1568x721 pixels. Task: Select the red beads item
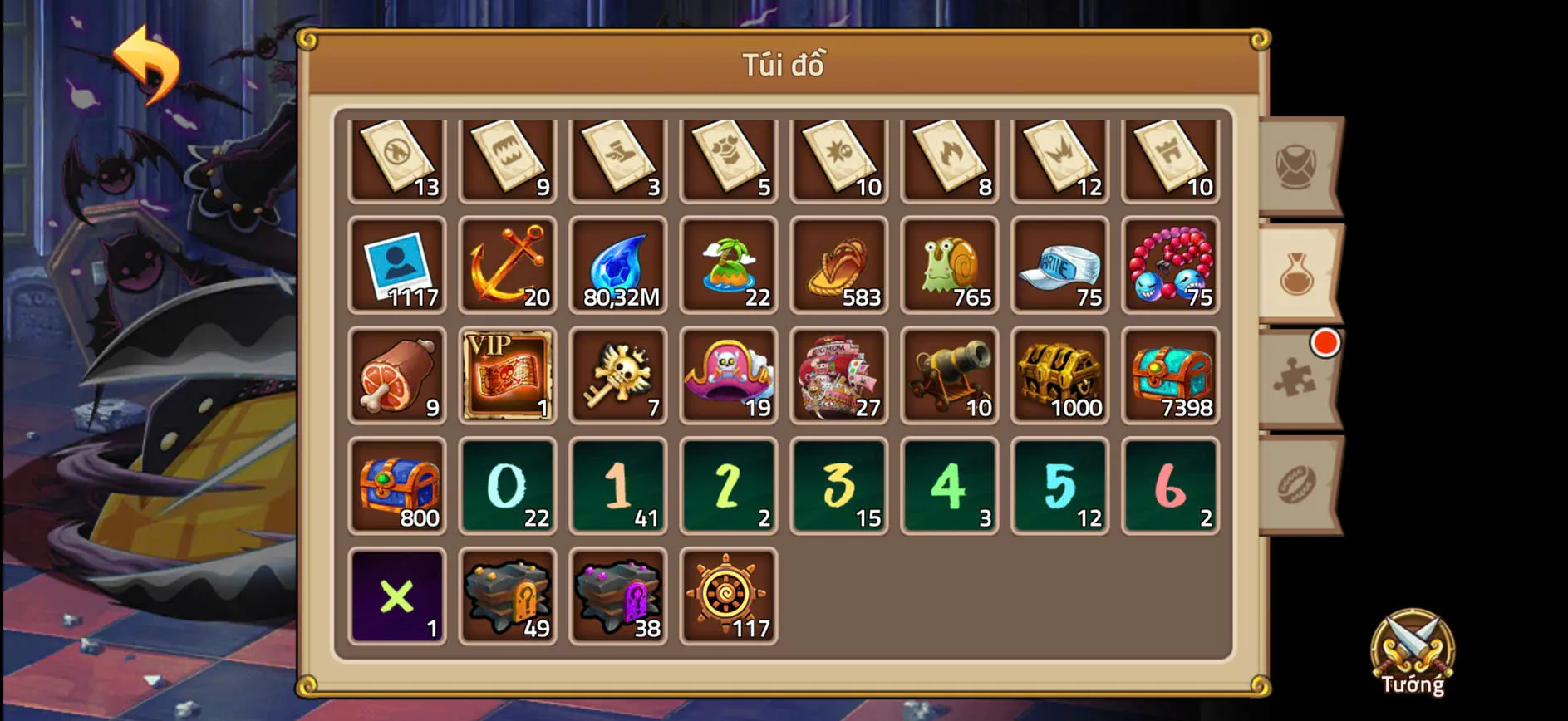pyautogui.click(x=1172, y=264)
